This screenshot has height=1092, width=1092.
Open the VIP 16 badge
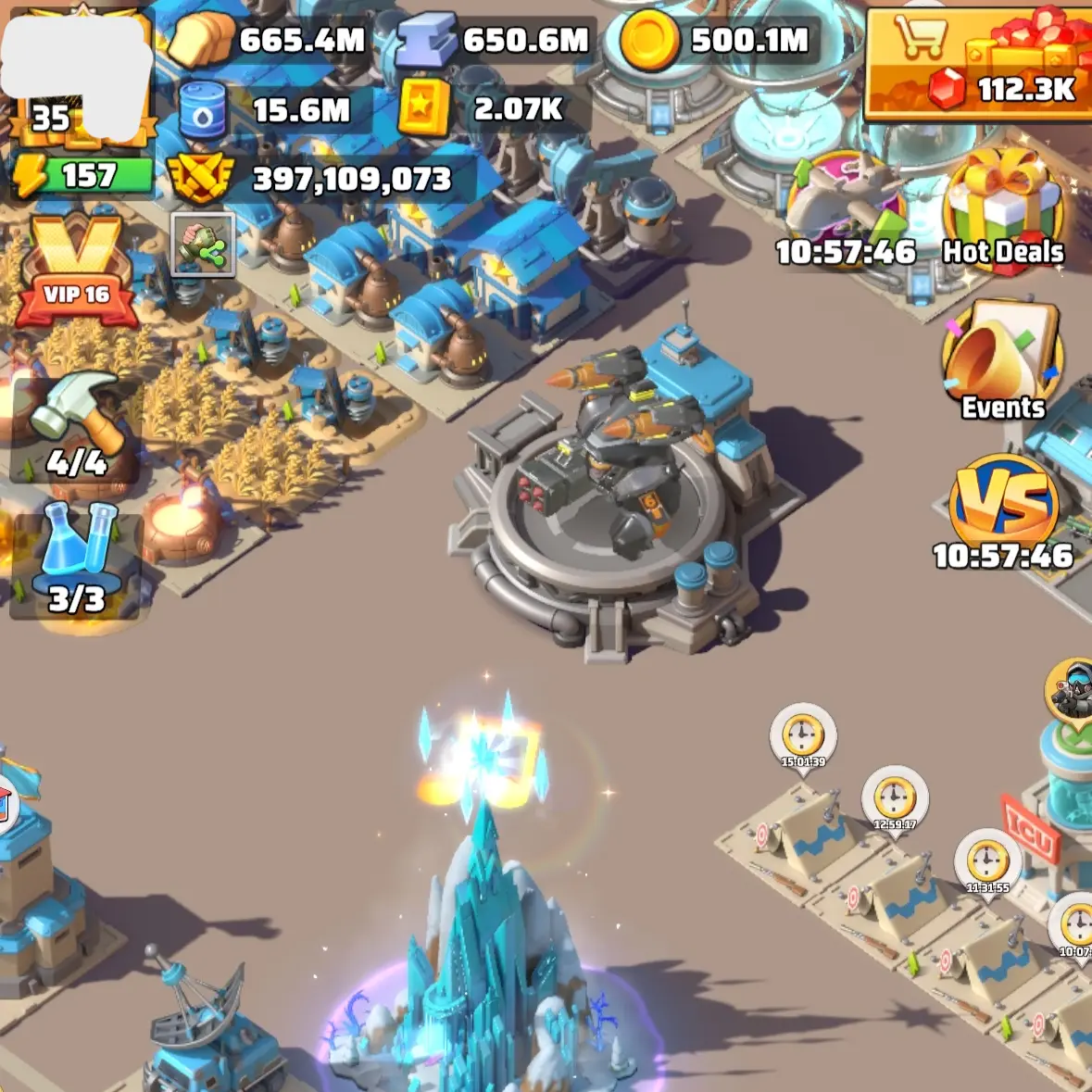click(77, 270)
